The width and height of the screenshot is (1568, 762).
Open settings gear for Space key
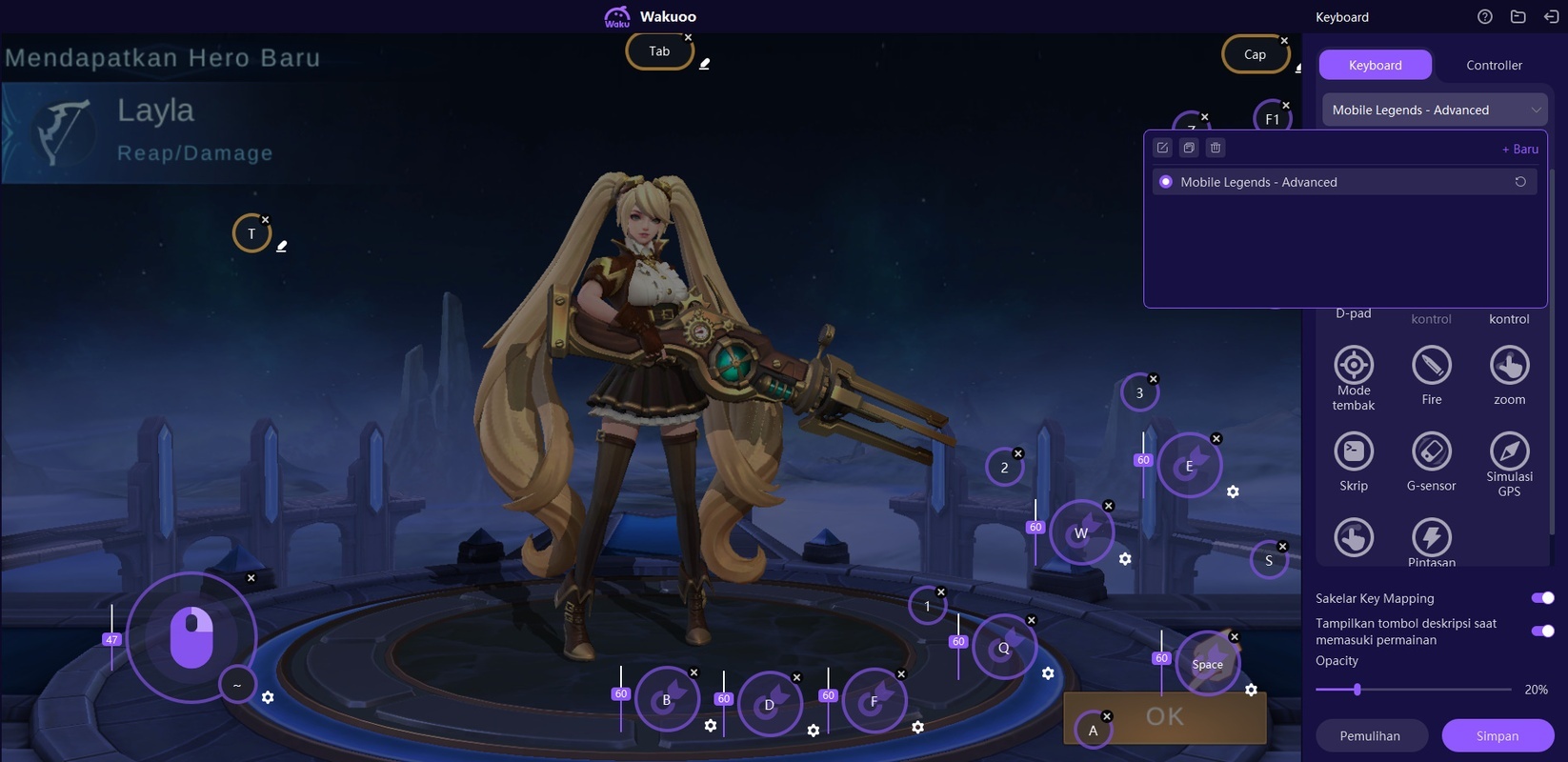click(x=1251, y=690)
